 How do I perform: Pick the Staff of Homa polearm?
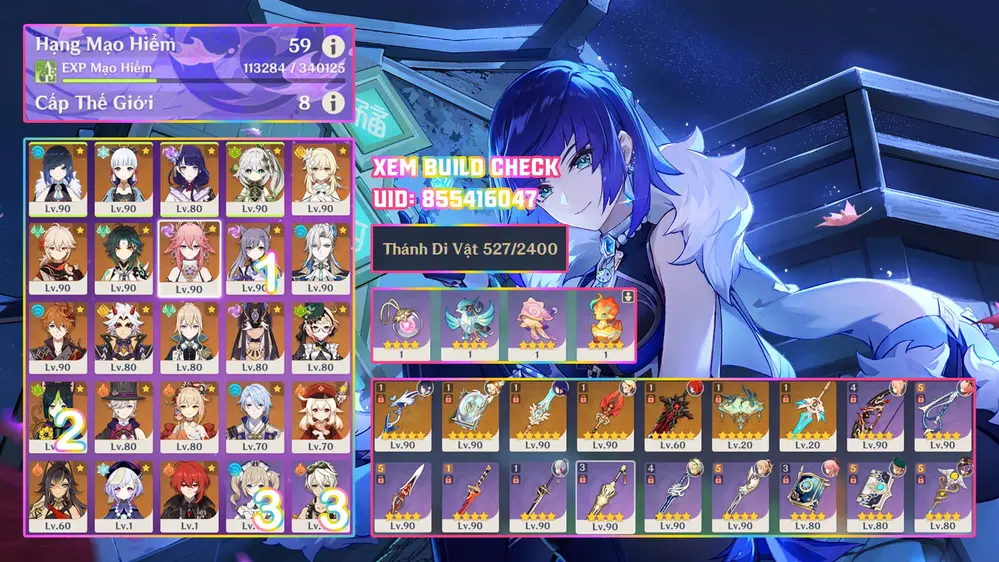coord(604,417)
